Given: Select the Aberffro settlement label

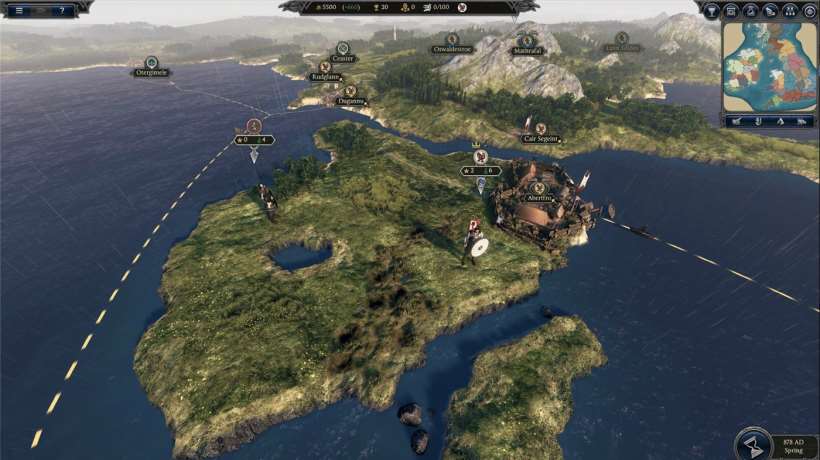Looking at the screenshot, I should click(539, 198).
